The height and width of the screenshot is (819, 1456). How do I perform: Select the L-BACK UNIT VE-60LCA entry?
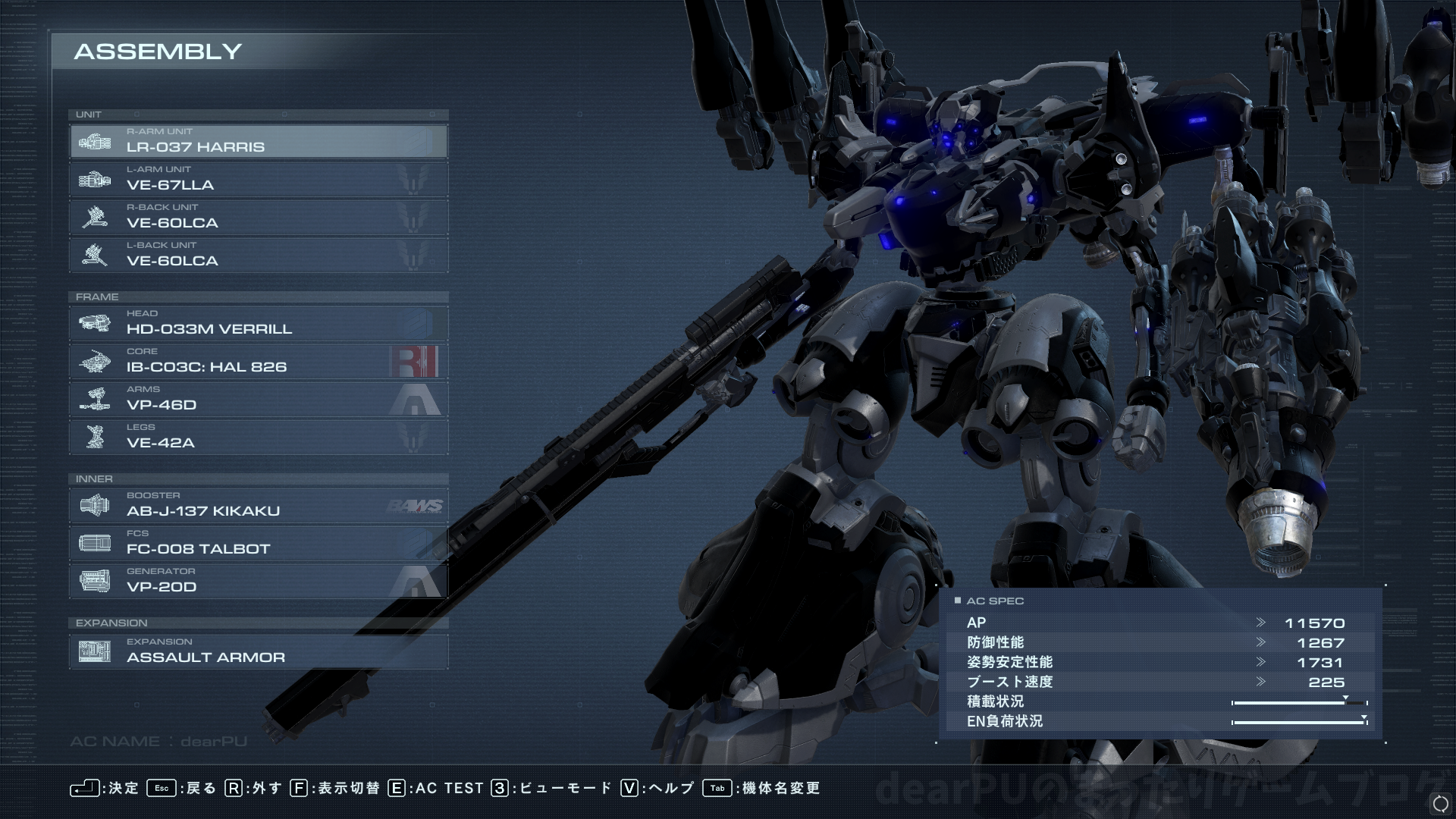[258, 256]
